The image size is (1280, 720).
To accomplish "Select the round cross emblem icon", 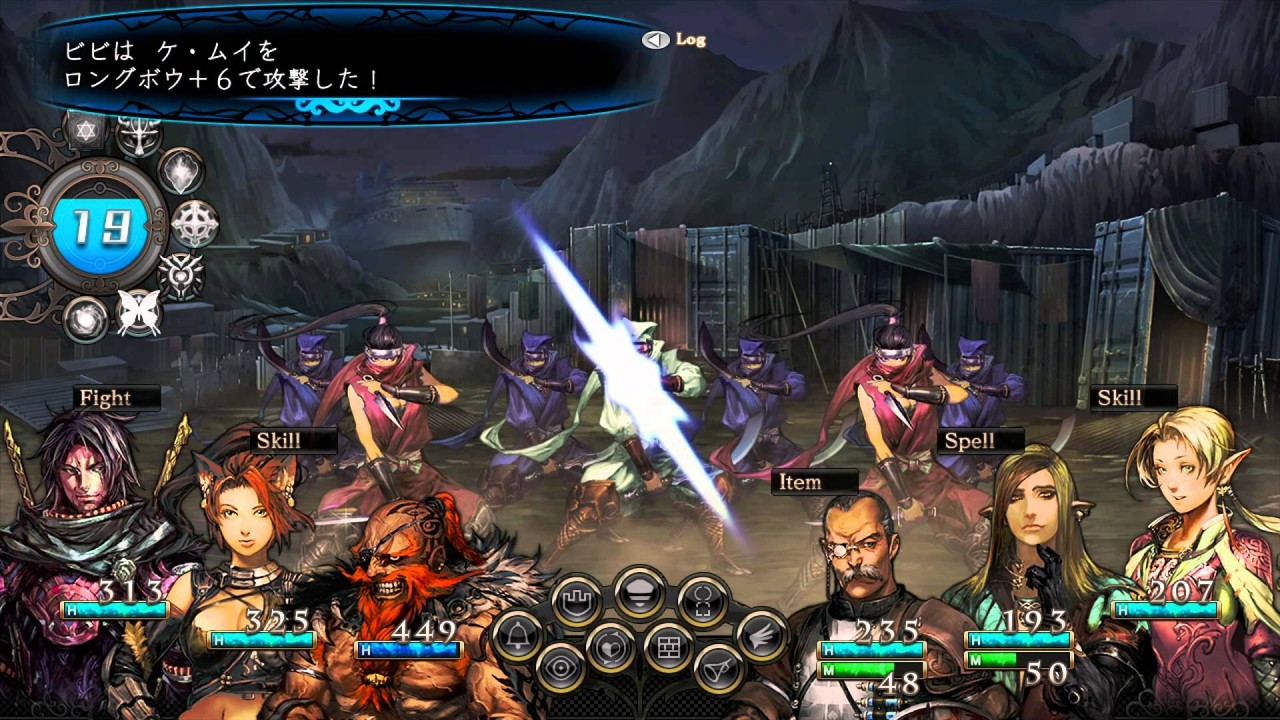I will 194,224.
